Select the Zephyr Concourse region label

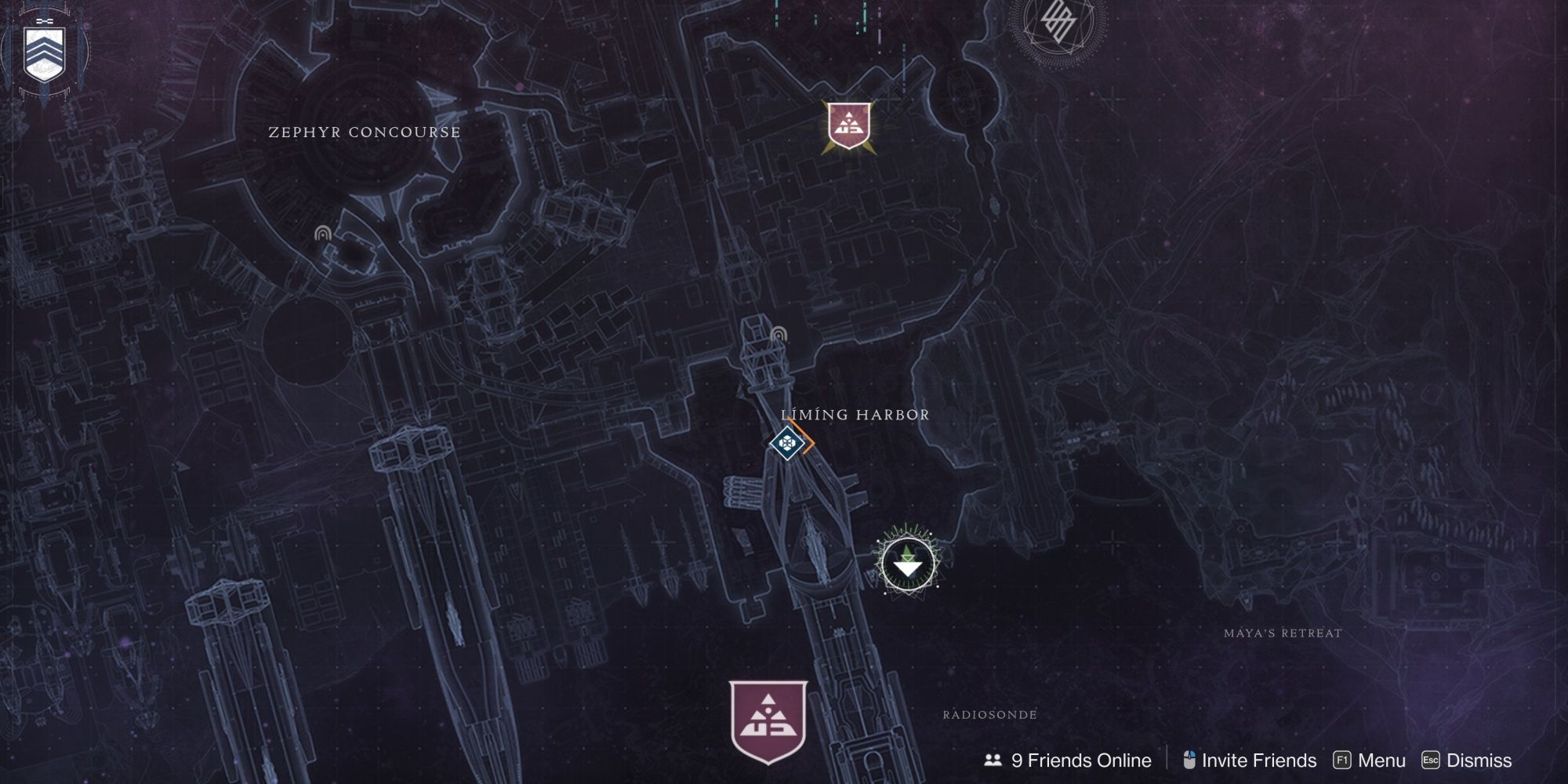(364, 132)
